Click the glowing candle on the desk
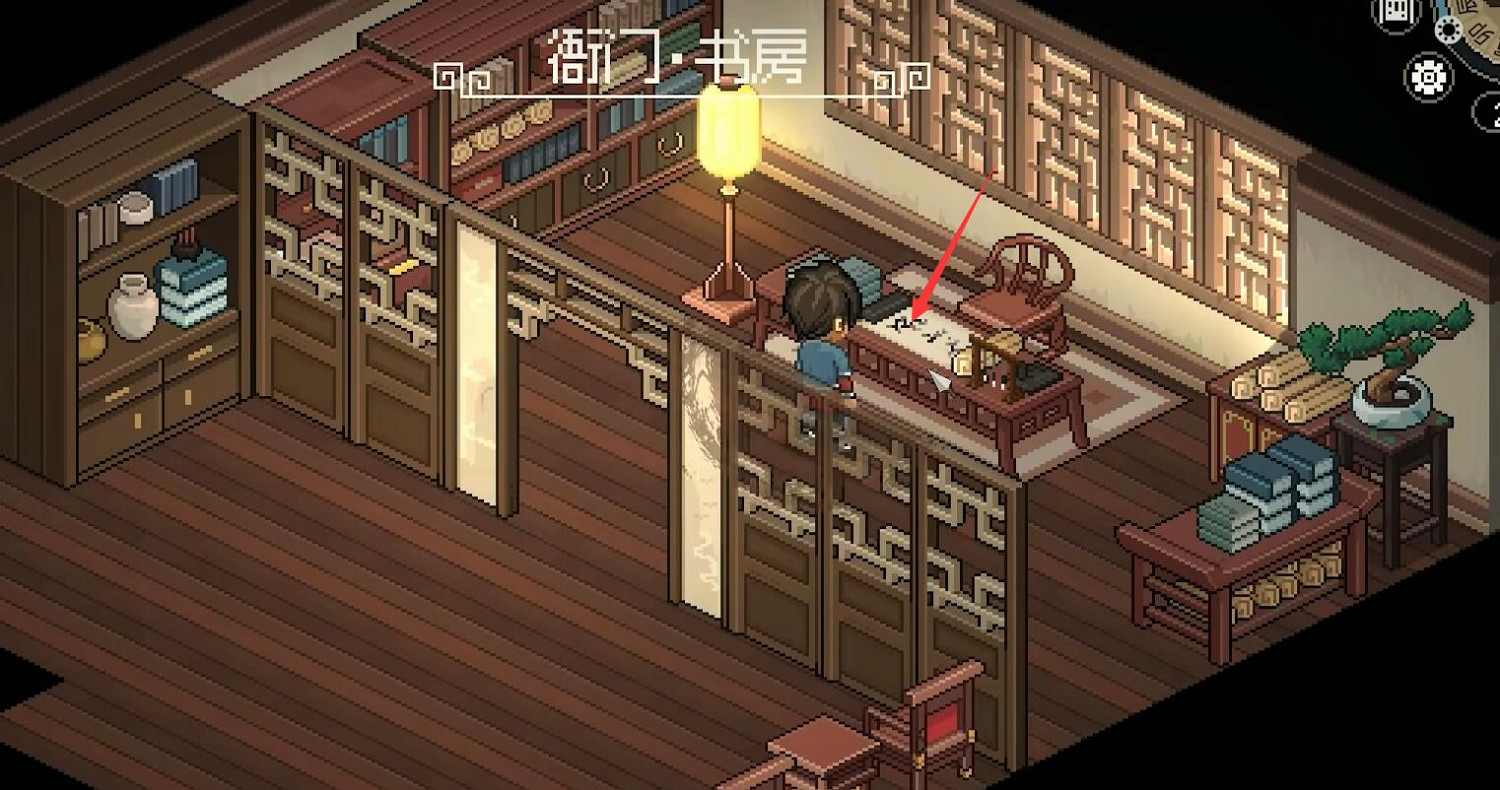 click(964, 360)
